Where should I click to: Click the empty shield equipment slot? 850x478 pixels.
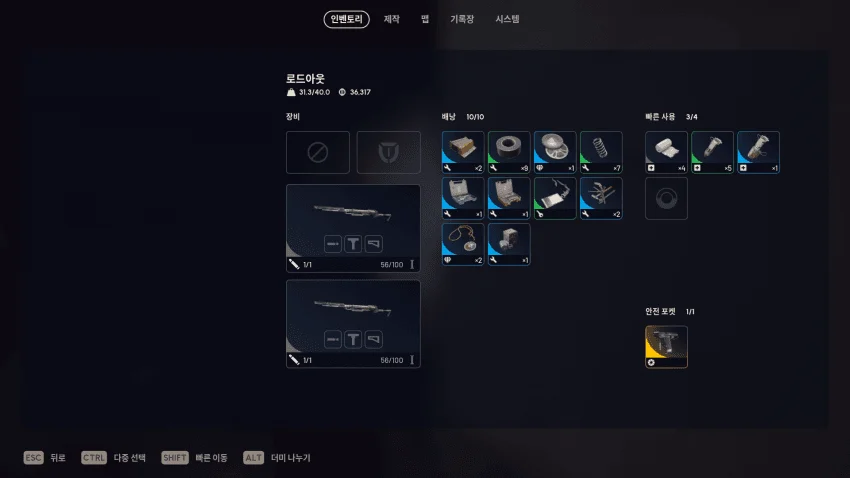(x=389, y=152)
